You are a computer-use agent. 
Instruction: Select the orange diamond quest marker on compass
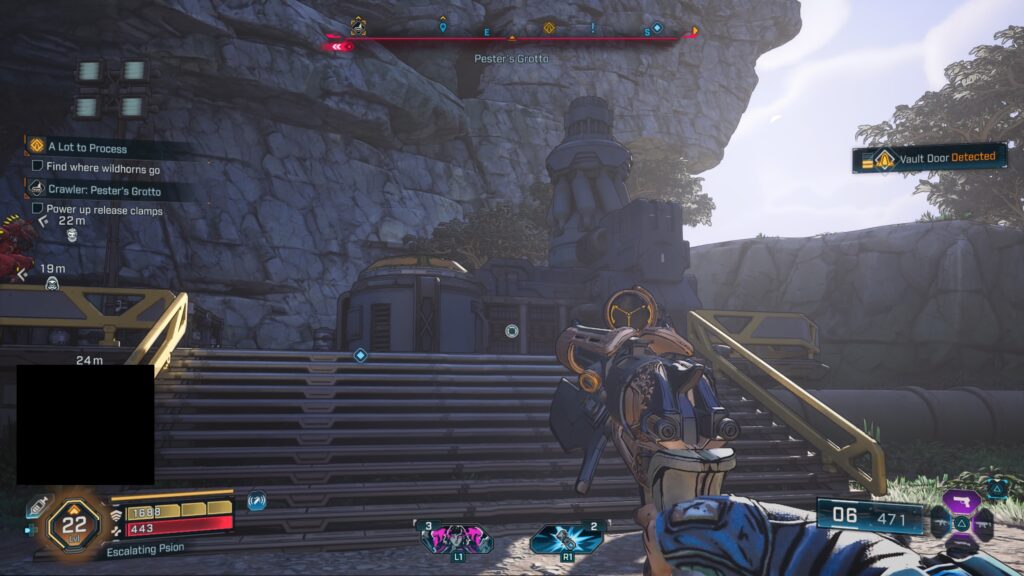[548, 27]
